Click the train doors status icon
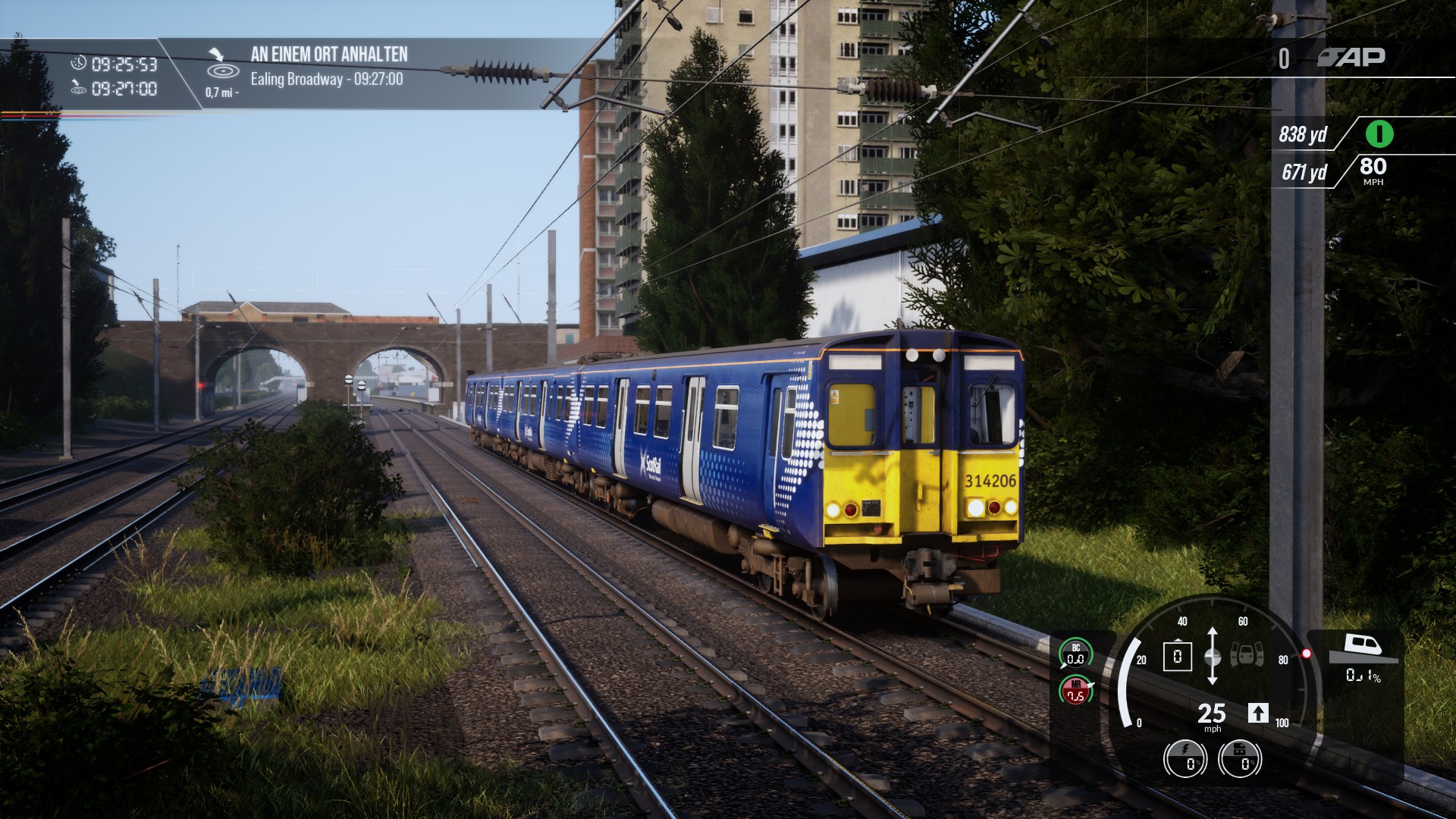1456x819 pixels. click(1246, 655)
